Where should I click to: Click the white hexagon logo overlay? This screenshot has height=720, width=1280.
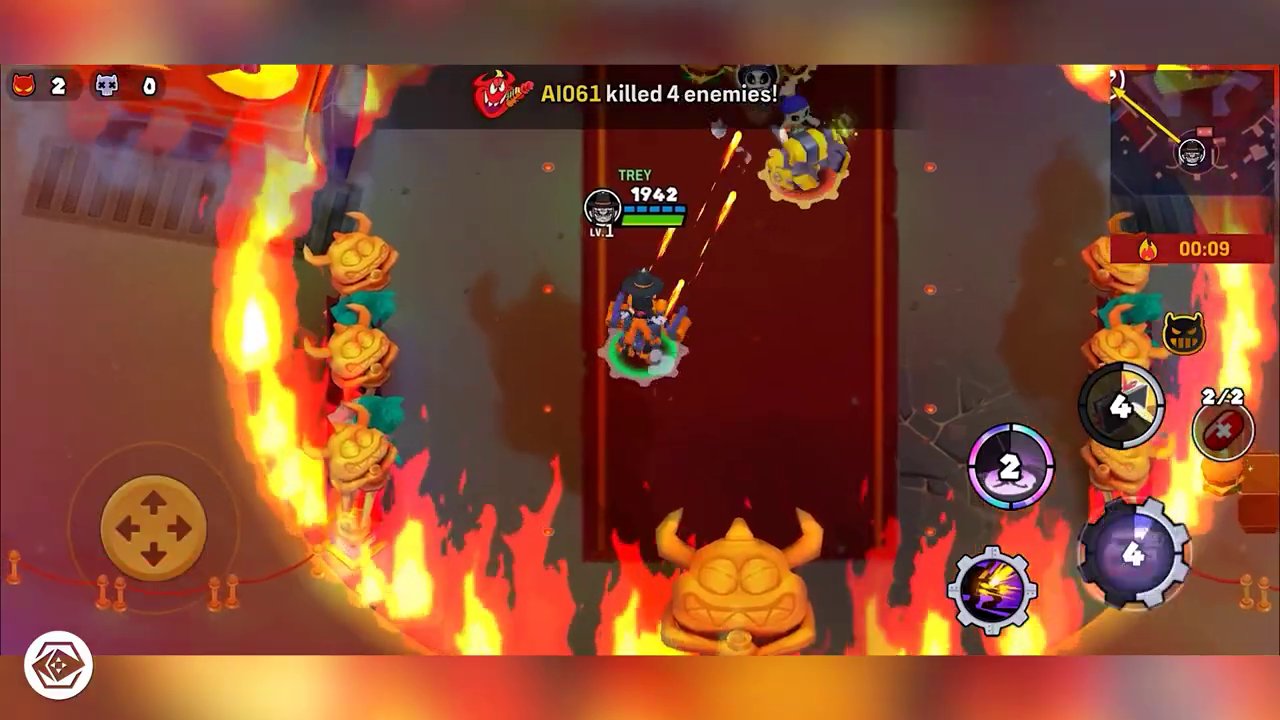[59, 665]
